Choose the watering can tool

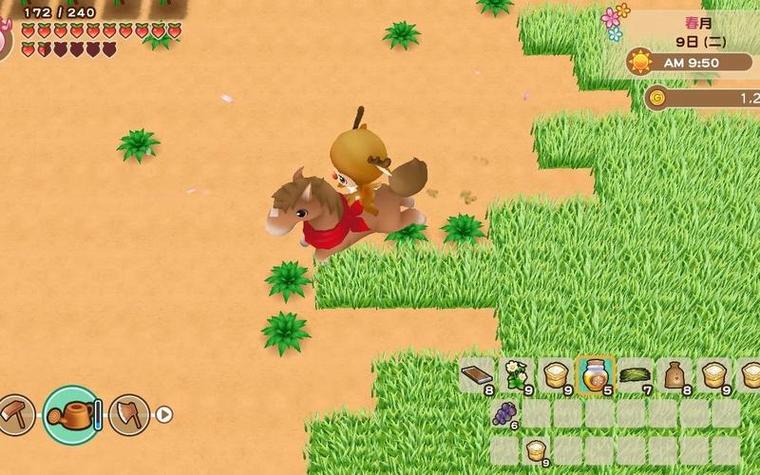pyautogui.click(x=71, y=414)
